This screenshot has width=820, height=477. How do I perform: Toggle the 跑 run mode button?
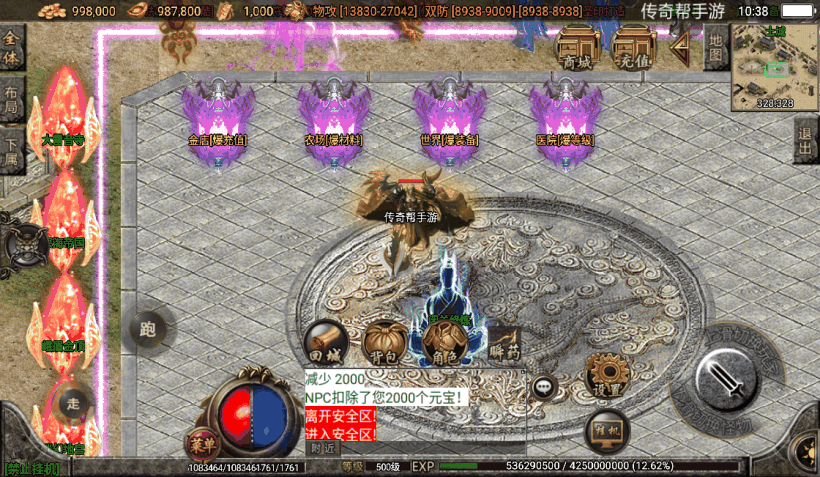(150, 327)
